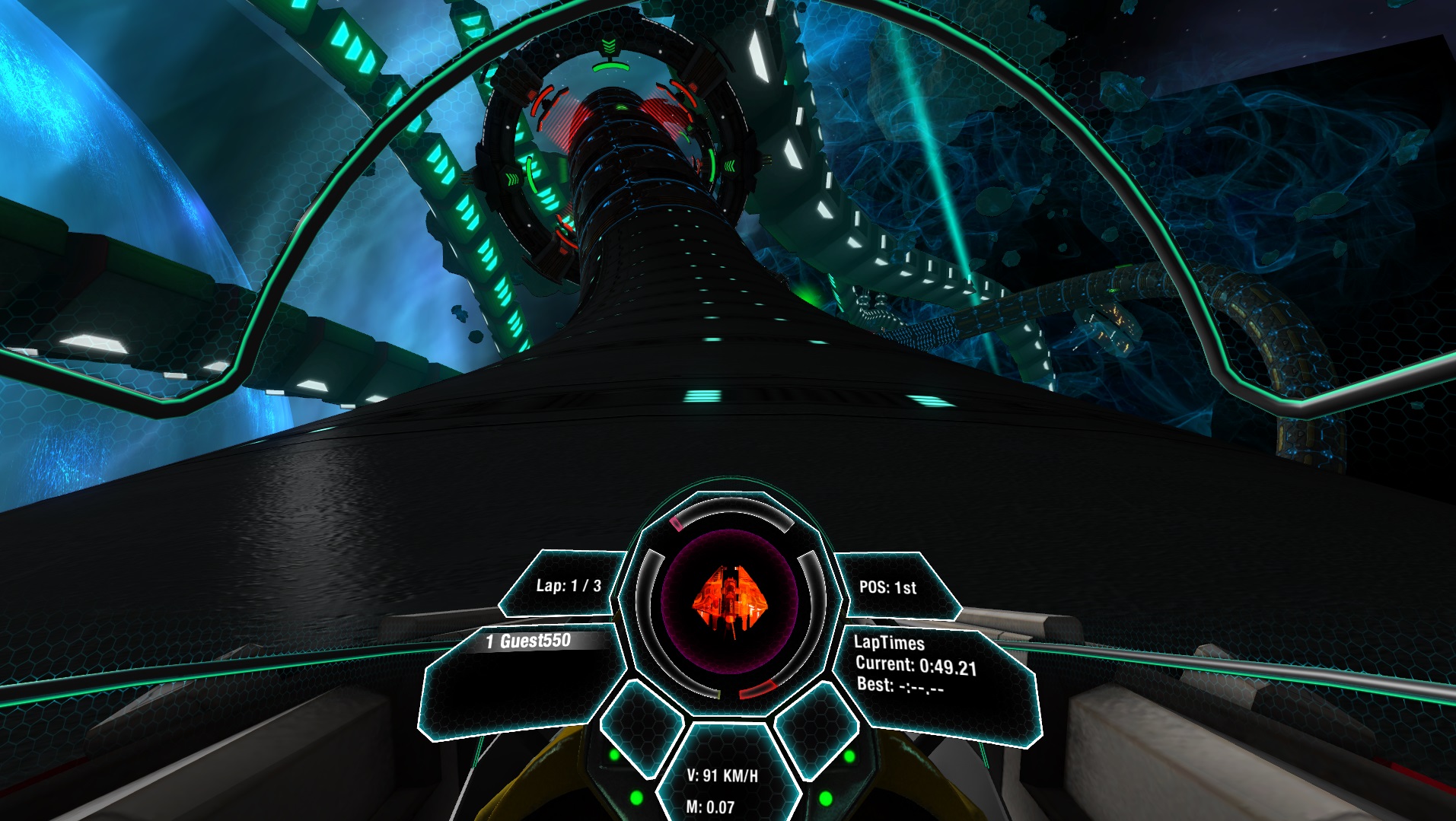The height and width of the screenshot is (821, 1456).
Task: Click the red warning triangle on the gate's left side
Action: 531,95
